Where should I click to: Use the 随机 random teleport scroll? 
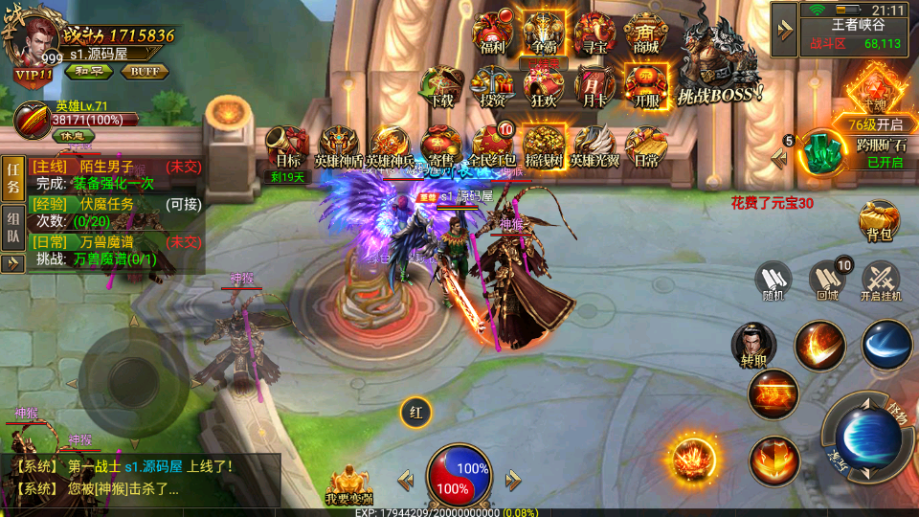click(773, 280)
